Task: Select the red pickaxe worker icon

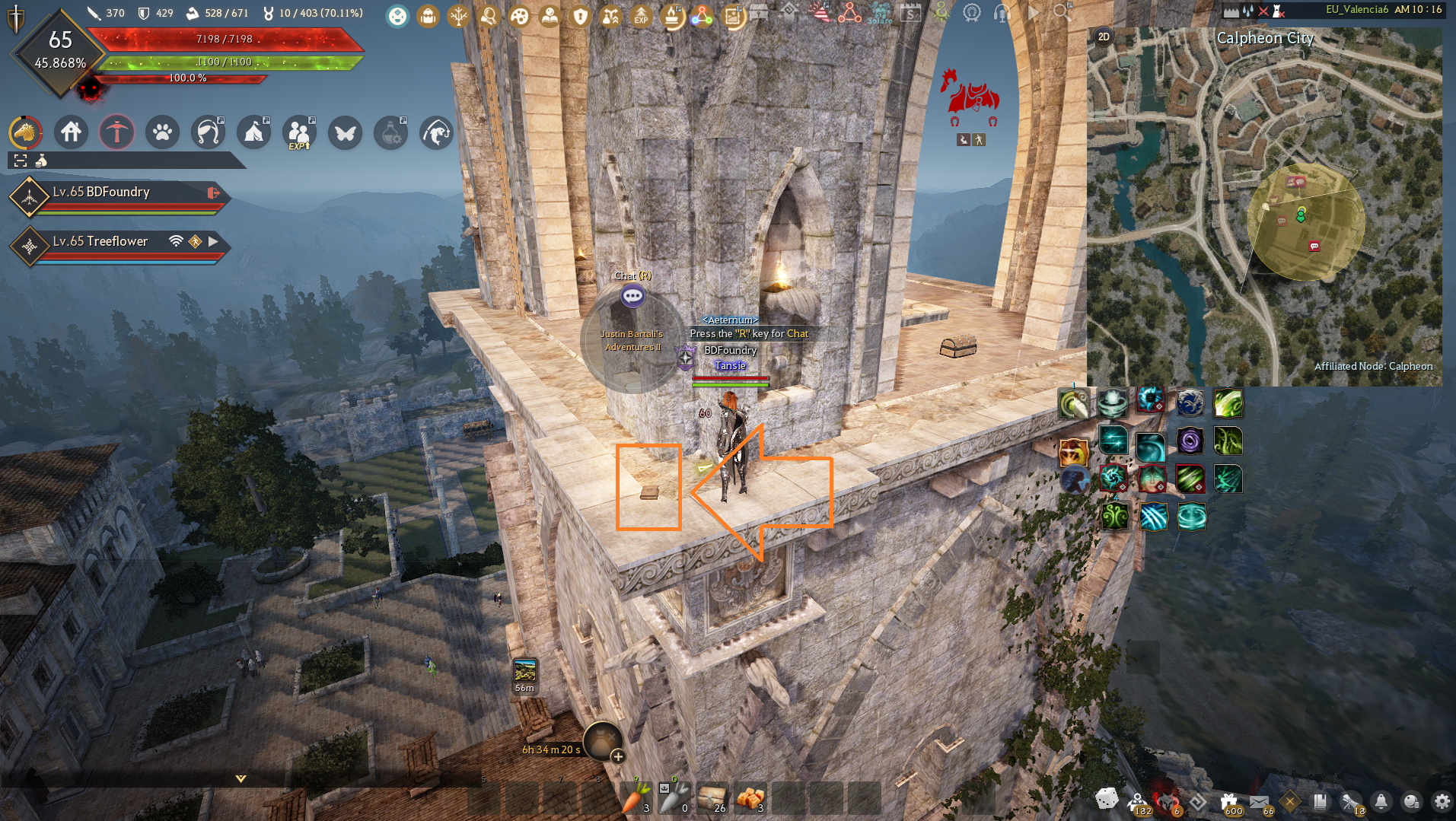Action: click(x=116, y=132)
